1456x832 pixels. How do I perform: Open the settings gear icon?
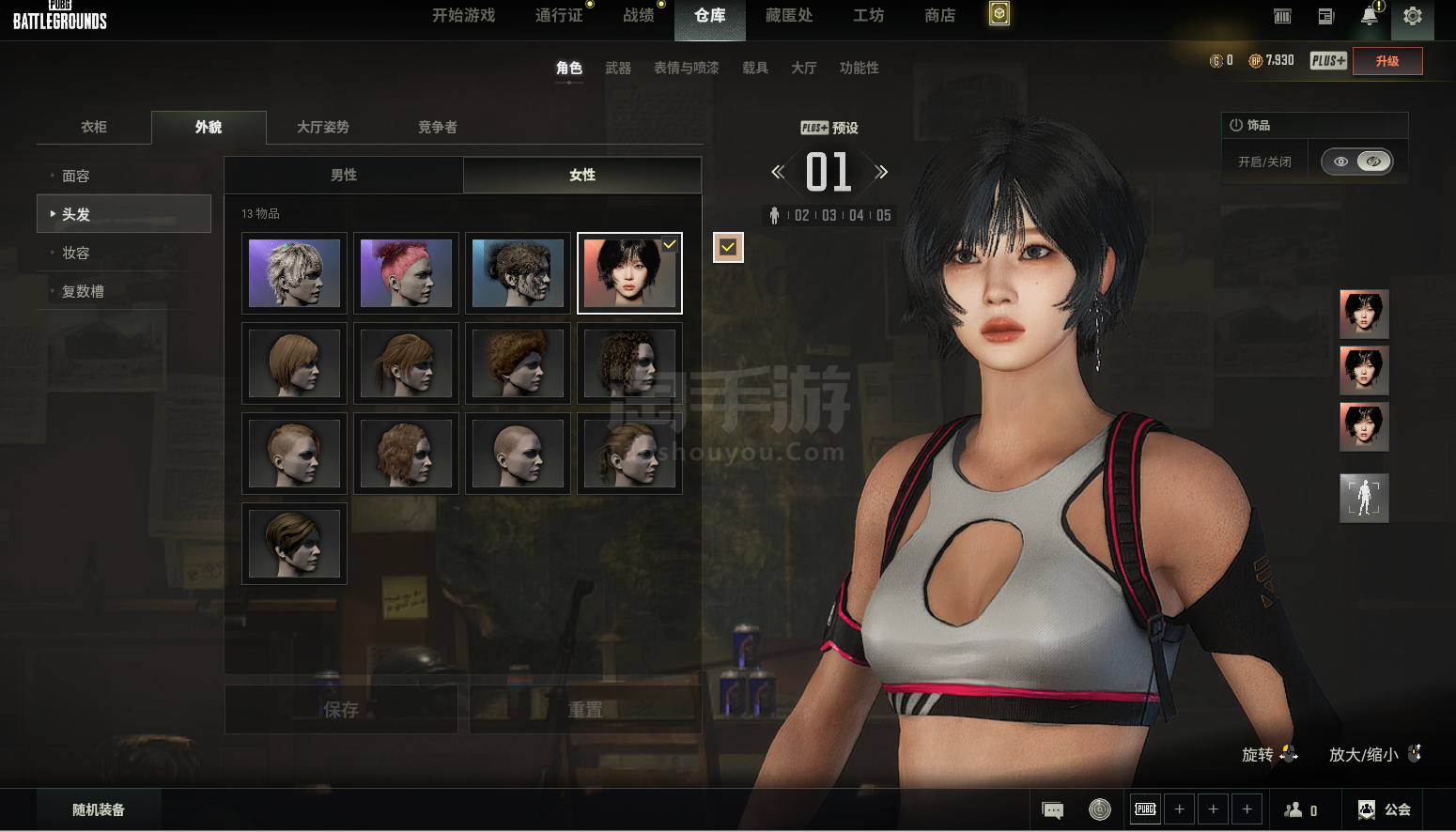click(x=1412, y=17)
